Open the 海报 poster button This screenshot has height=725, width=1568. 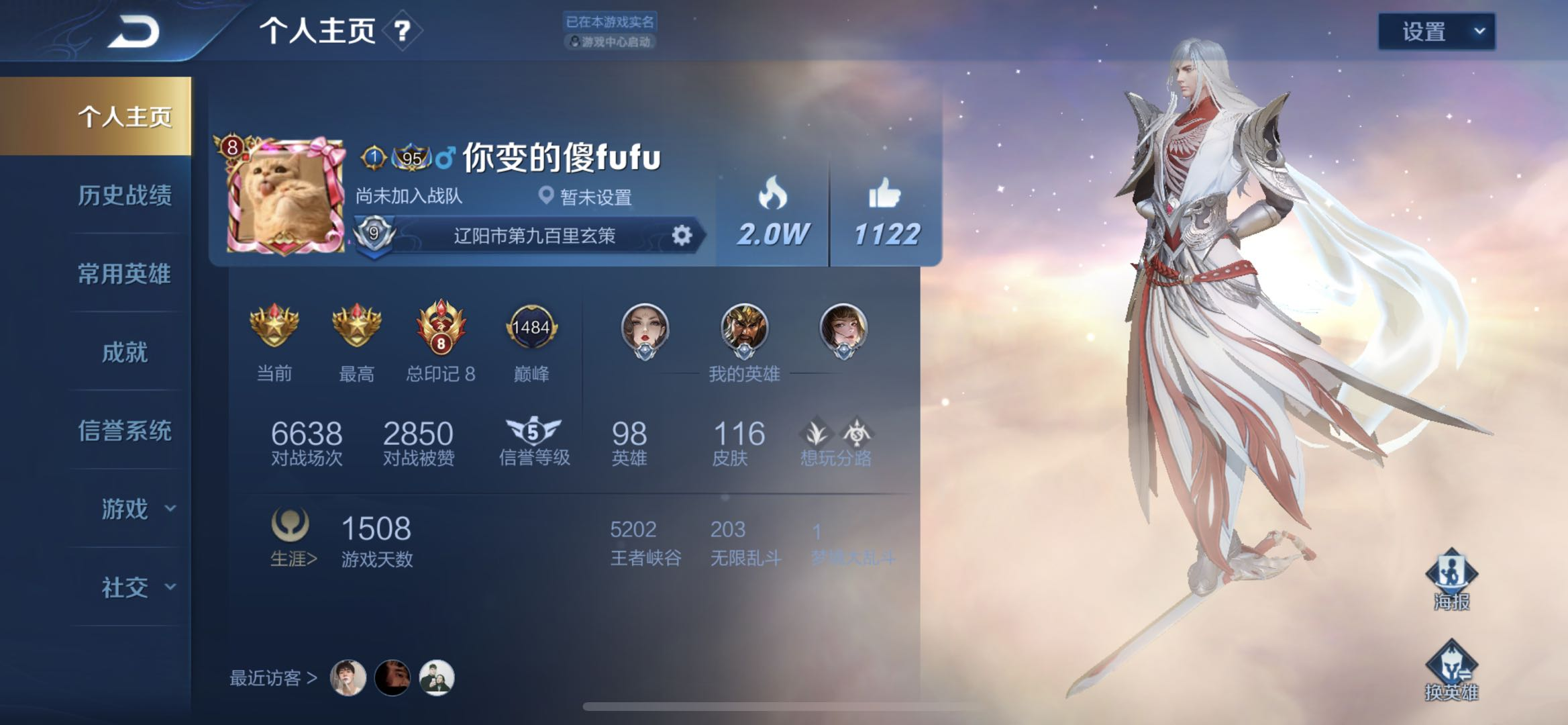tap(1451, 579)
